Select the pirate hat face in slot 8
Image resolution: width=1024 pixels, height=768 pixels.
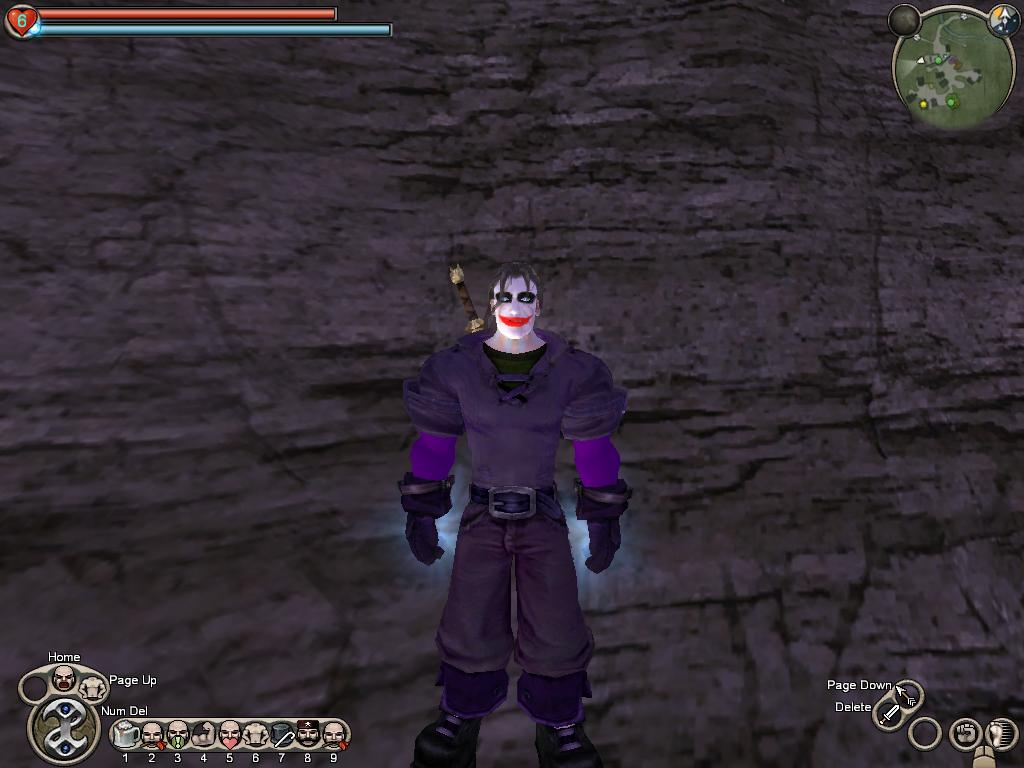[x=308, y=735]
